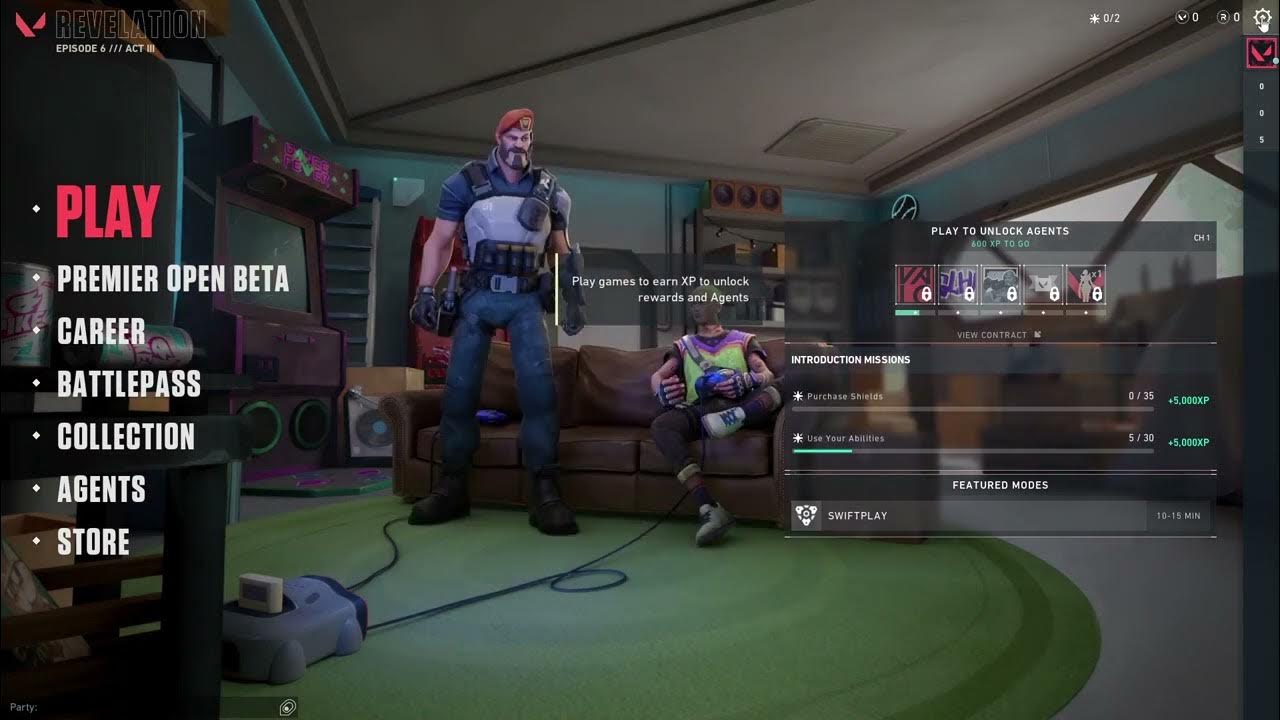Open the Premier Open Beta menu
The image size is (1280, 720).
(172, 279)
